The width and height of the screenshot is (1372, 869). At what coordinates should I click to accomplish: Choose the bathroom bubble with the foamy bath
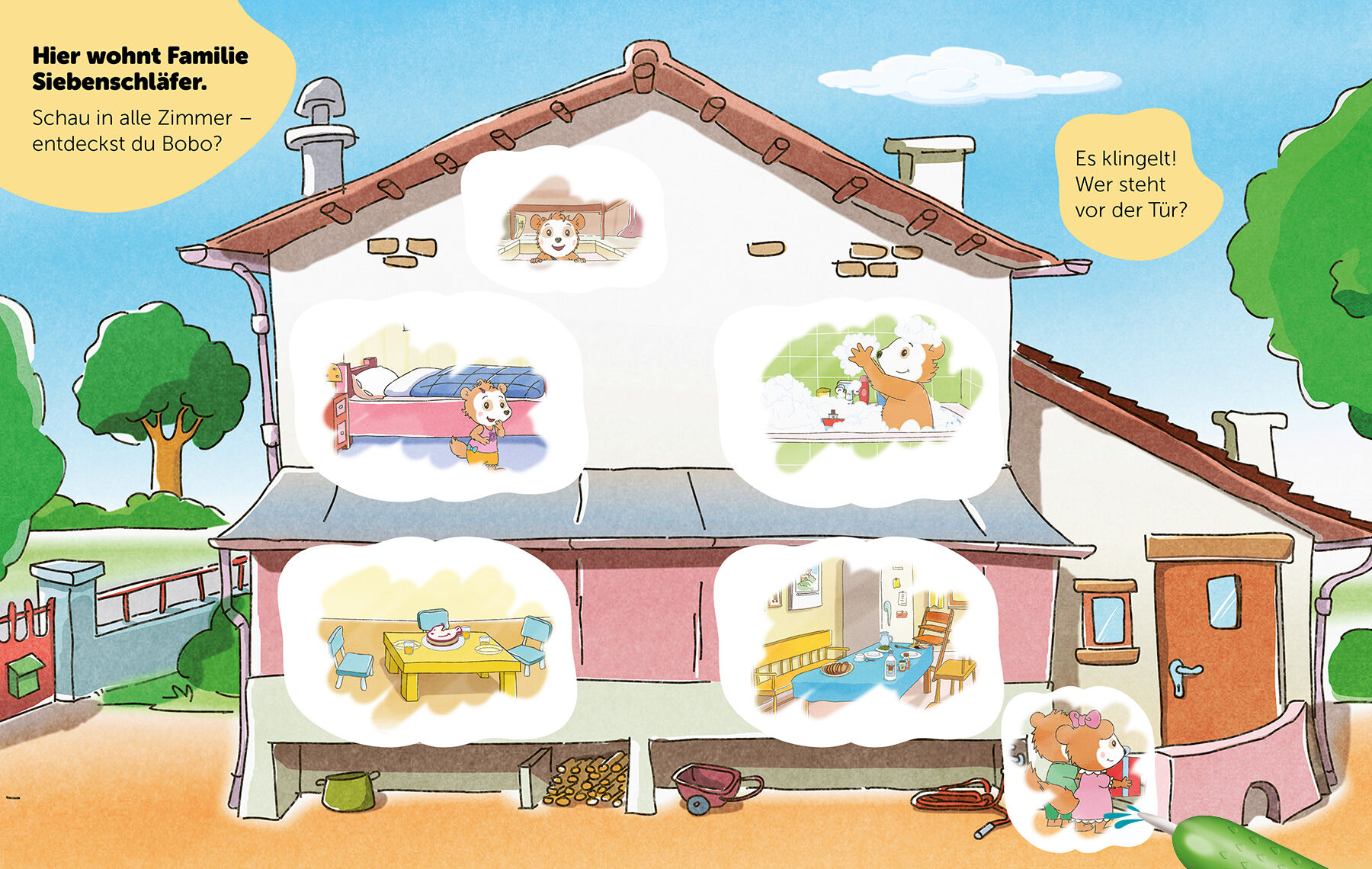(859, 396)
